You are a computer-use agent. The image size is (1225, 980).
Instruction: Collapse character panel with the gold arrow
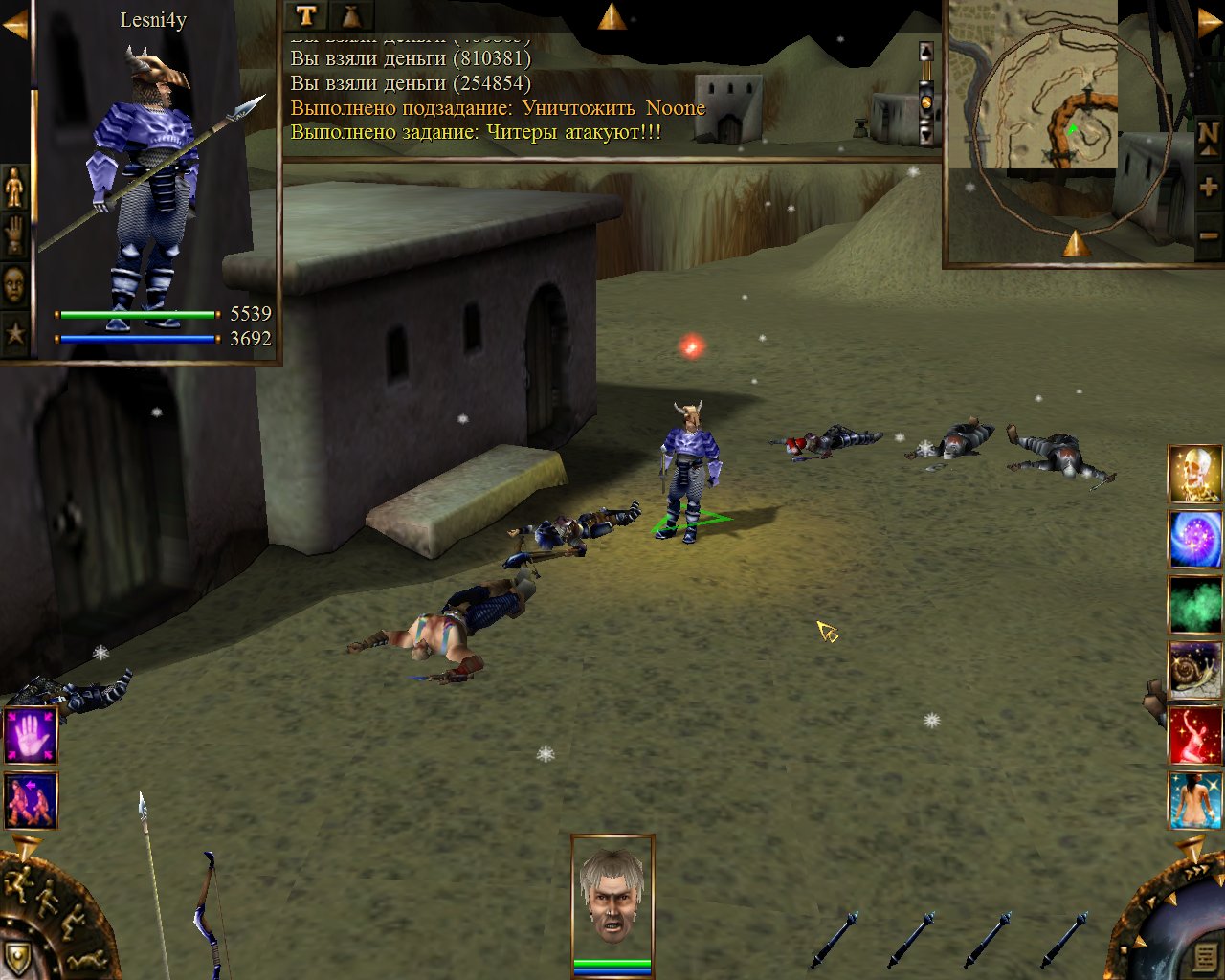pyautogui.click(x=14, y=26)
